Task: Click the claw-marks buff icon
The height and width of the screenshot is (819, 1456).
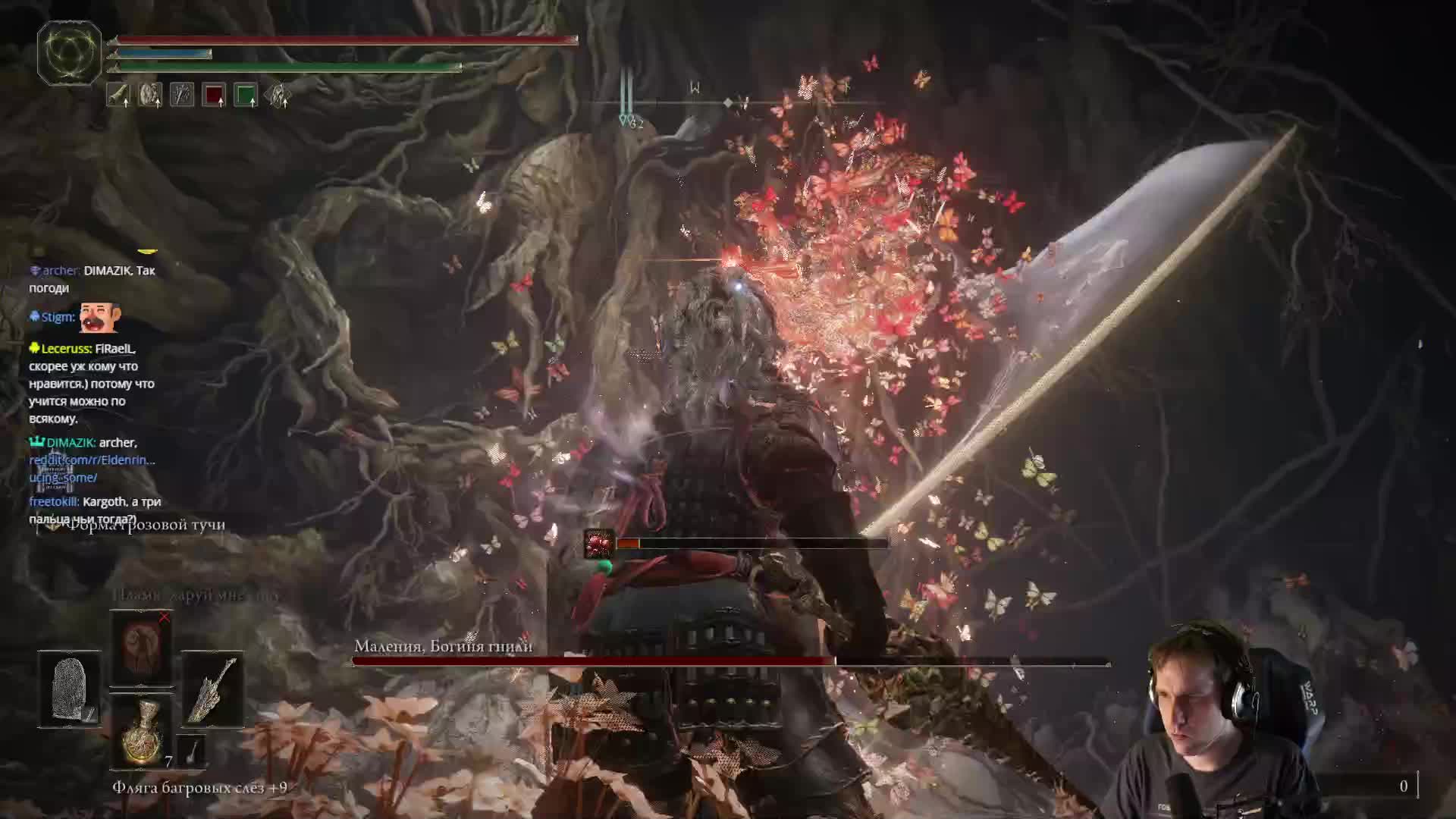Action: click(x=182, y=95)
